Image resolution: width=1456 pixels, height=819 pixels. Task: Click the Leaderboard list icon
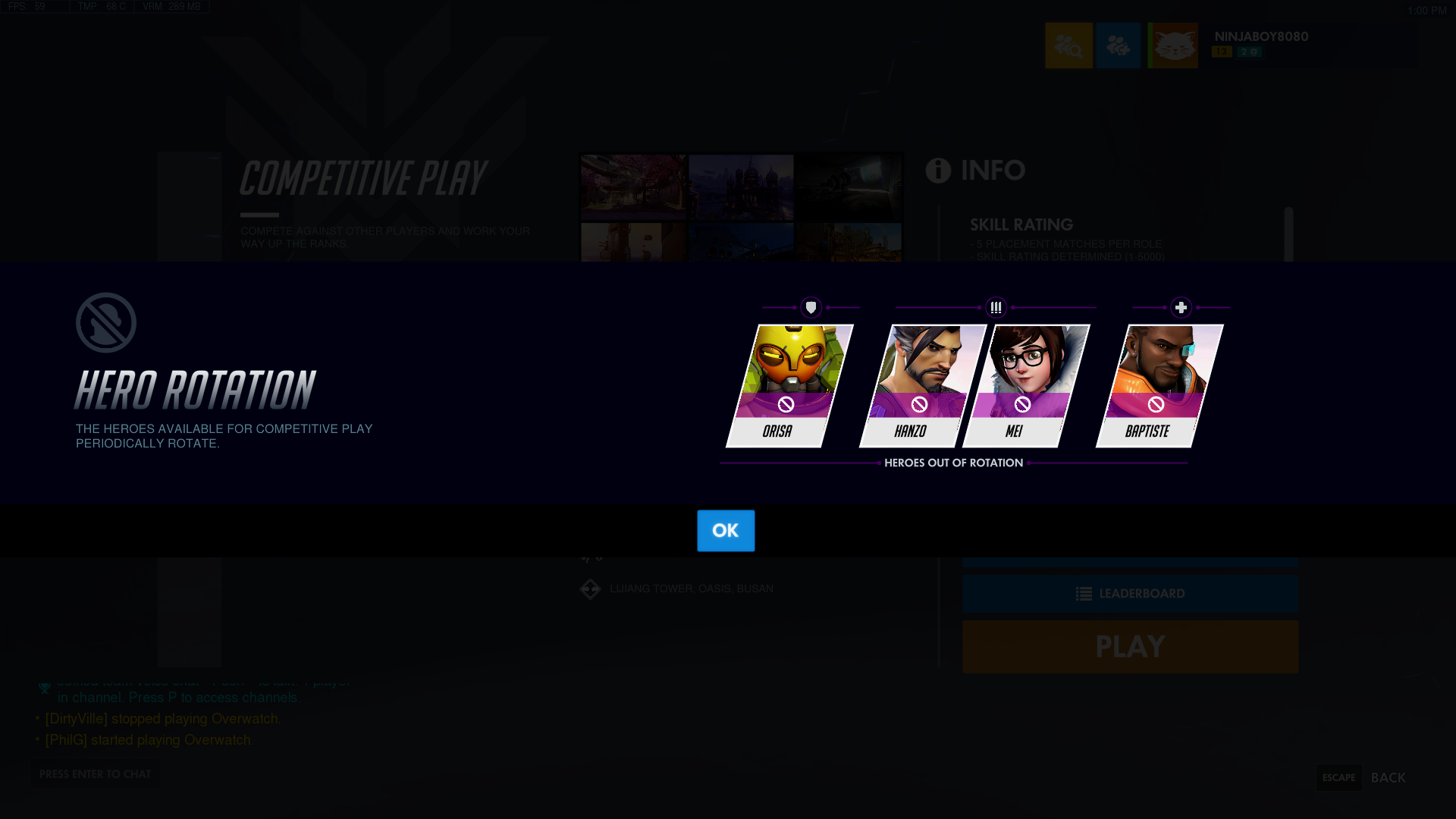(1082, 594)
